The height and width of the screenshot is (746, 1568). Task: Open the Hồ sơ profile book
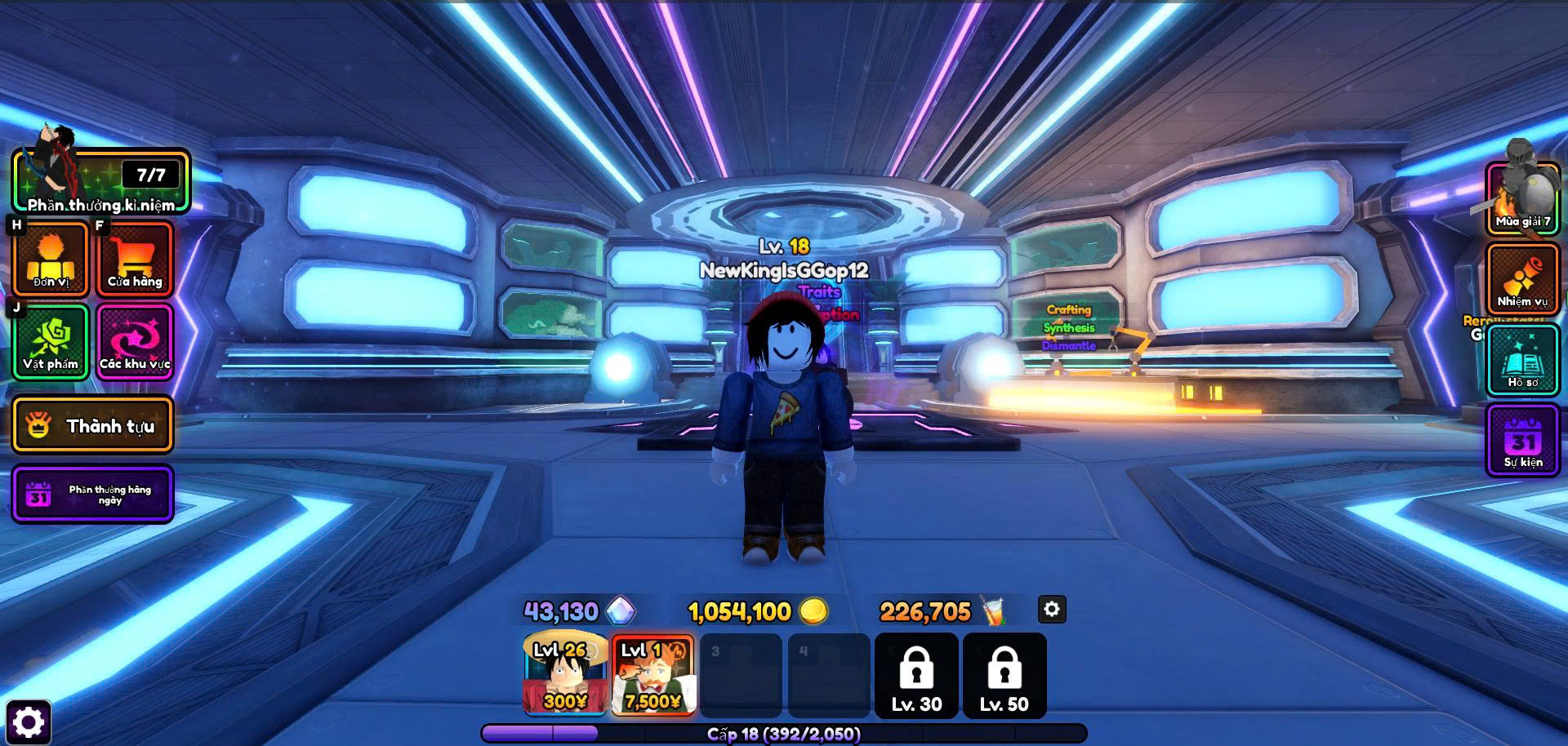(1523, 360)
